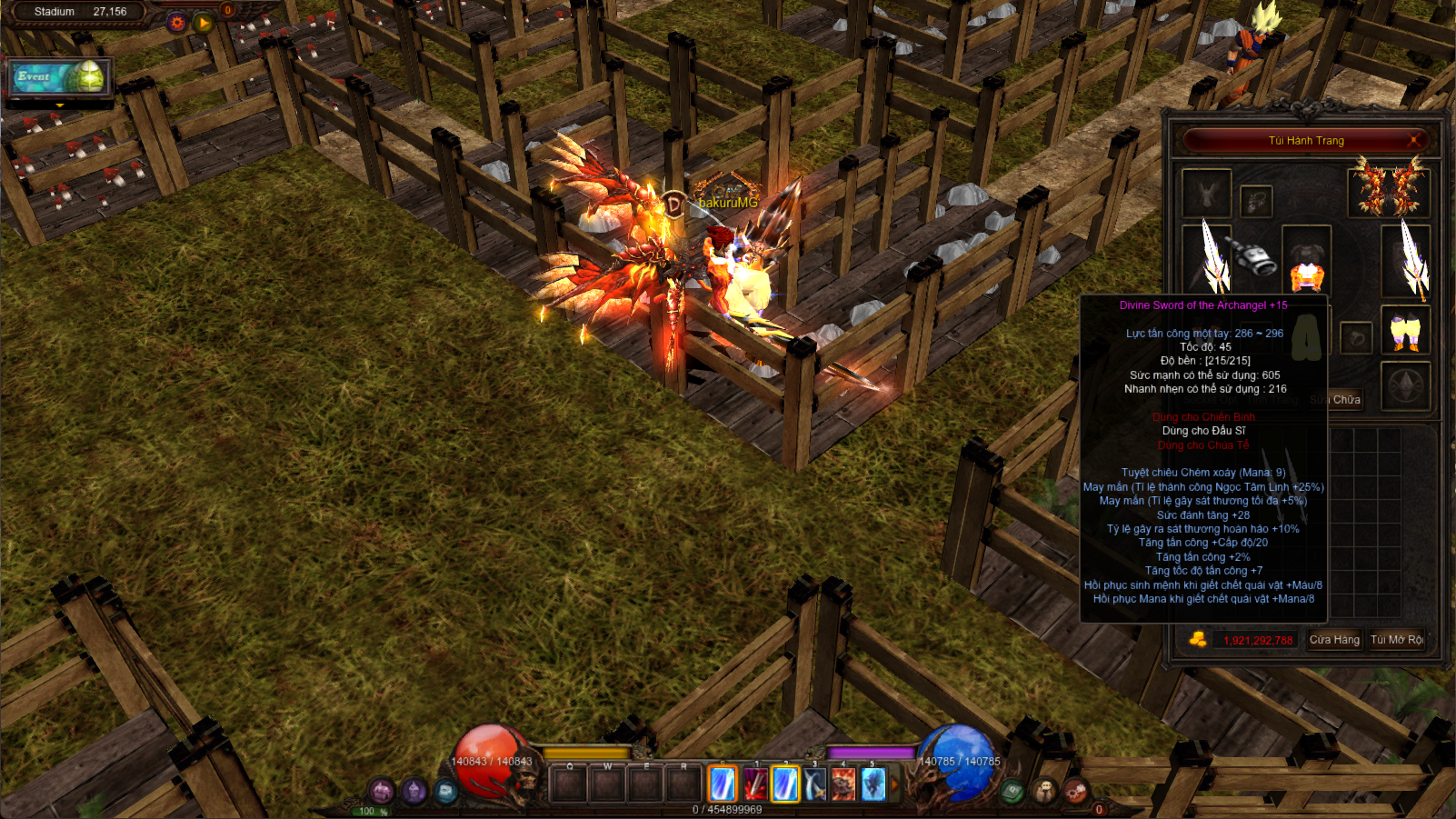Close the Túi Hành Trang inventory window
The image size is (1456, 819).
[x=1413, y=140]
